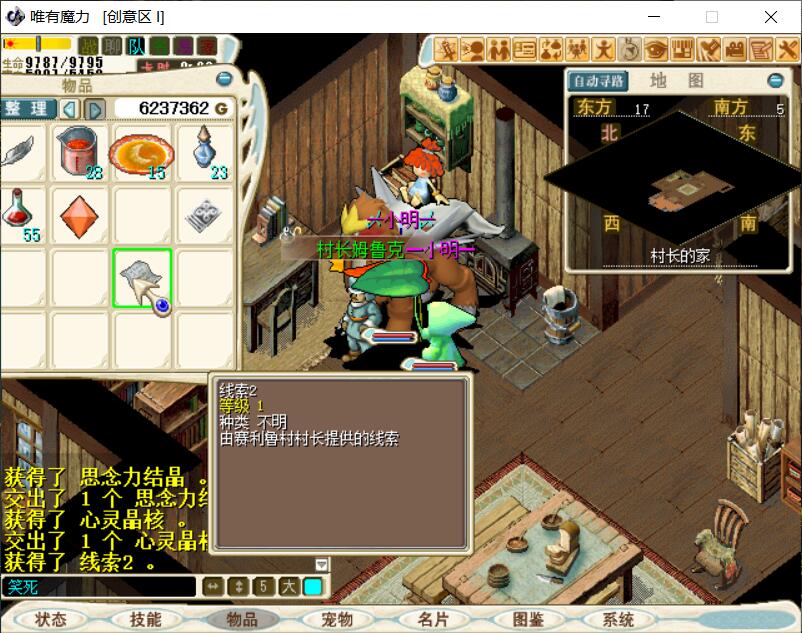Select the red powder beaker item
802x633 pixels.
(x=80, y=153)
